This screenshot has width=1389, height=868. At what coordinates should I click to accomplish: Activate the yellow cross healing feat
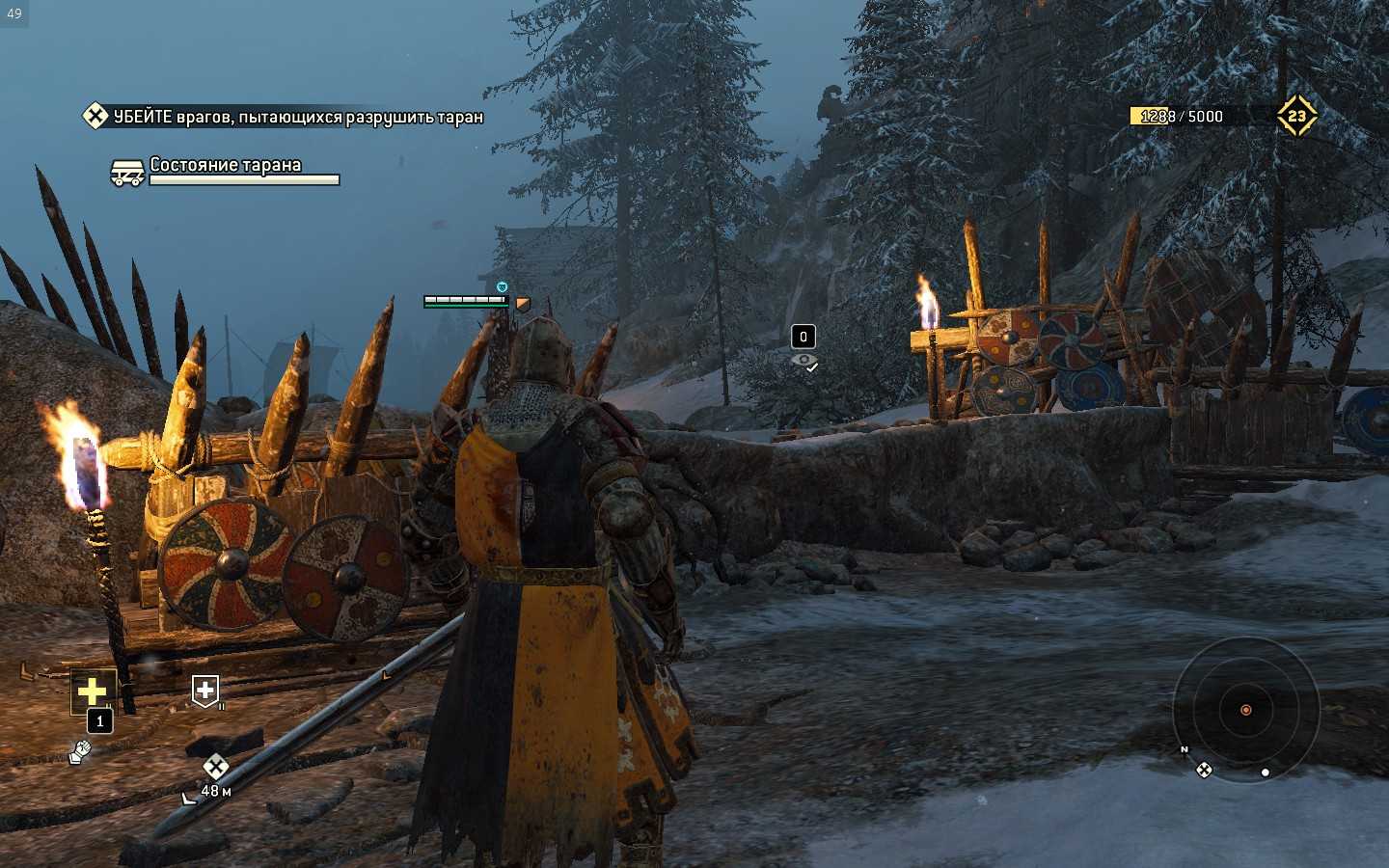coord(93,691)
